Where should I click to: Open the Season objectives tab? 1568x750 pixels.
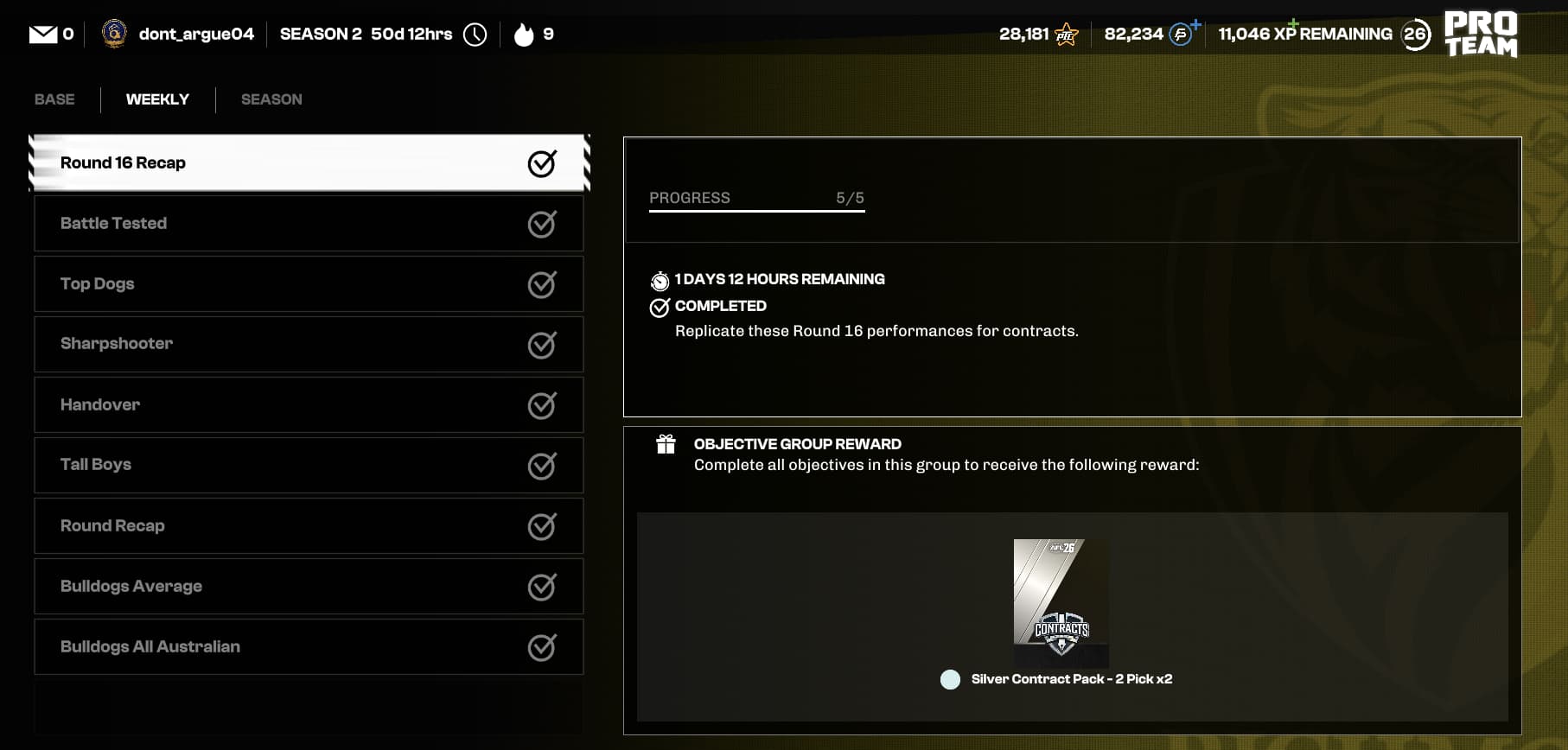[271, 99]
